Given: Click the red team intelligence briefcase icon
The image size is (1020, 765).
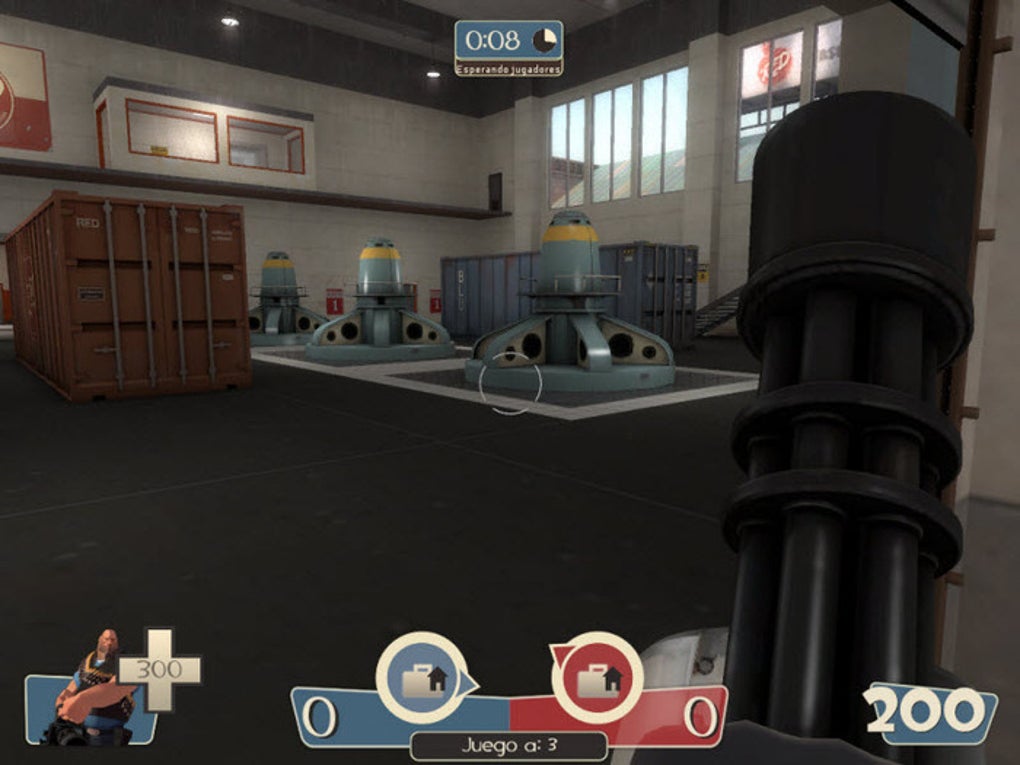Looking at the screenshot, I should tap(598, 678).
